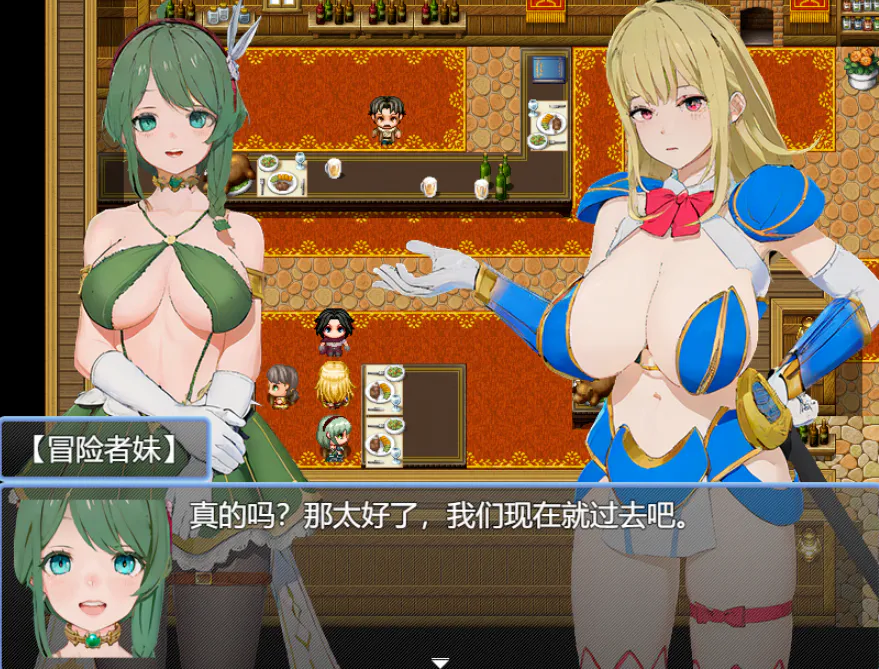
Task: Click the dialogue continue arrow
Action: [439, 661]
